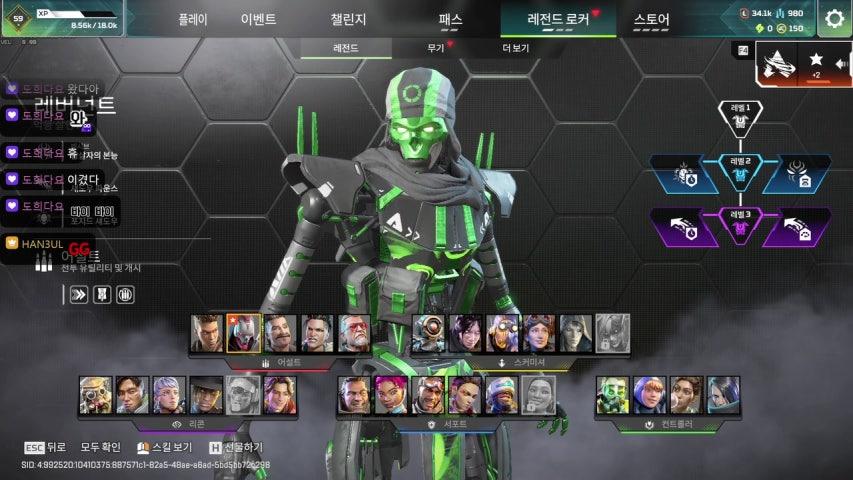Open the star icon panel with +2
This screenshot has width=853, height=480.
click(816, 64)
